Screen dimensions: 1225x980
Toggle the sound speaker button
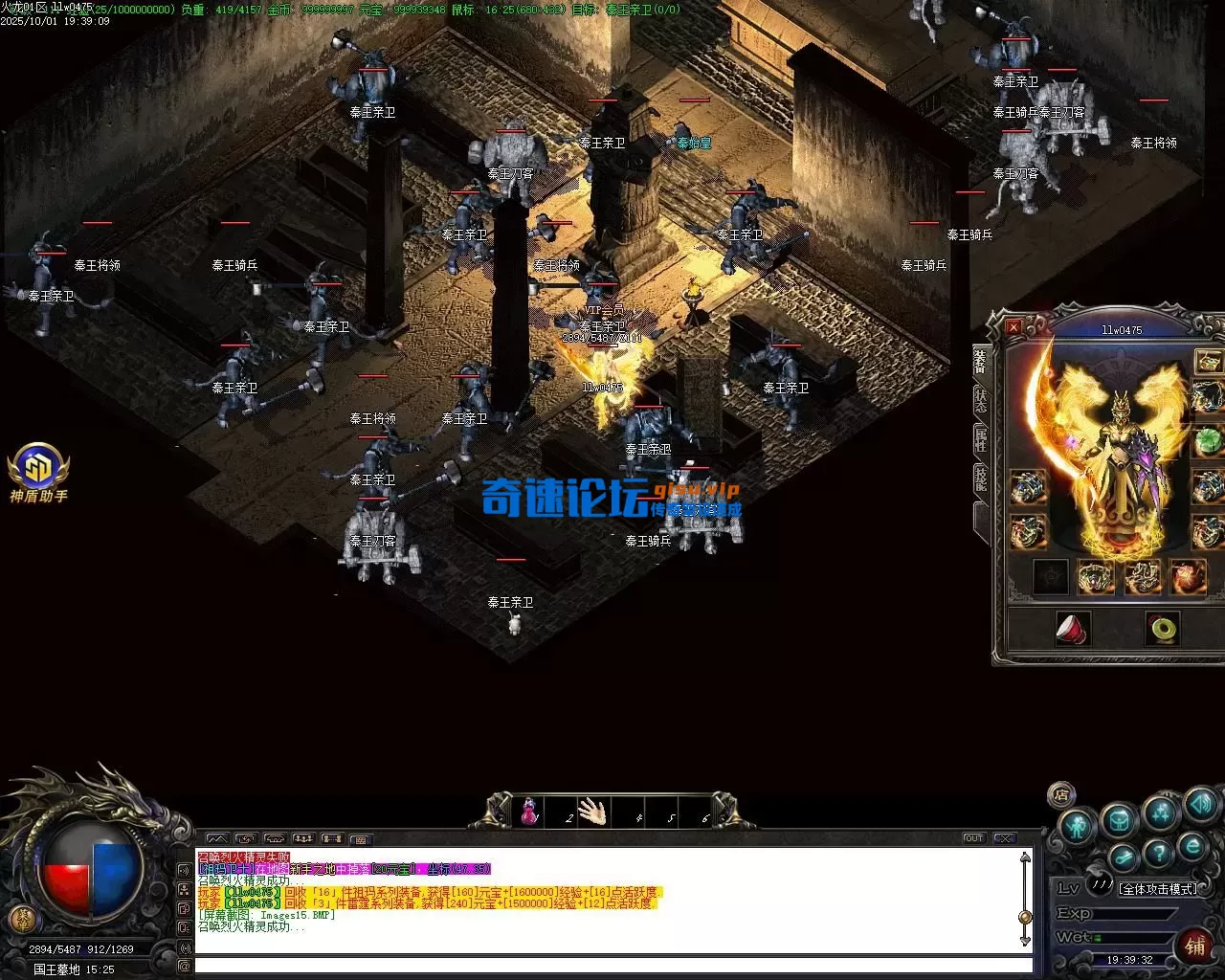pyautogui.click(x=1200, y=804)
